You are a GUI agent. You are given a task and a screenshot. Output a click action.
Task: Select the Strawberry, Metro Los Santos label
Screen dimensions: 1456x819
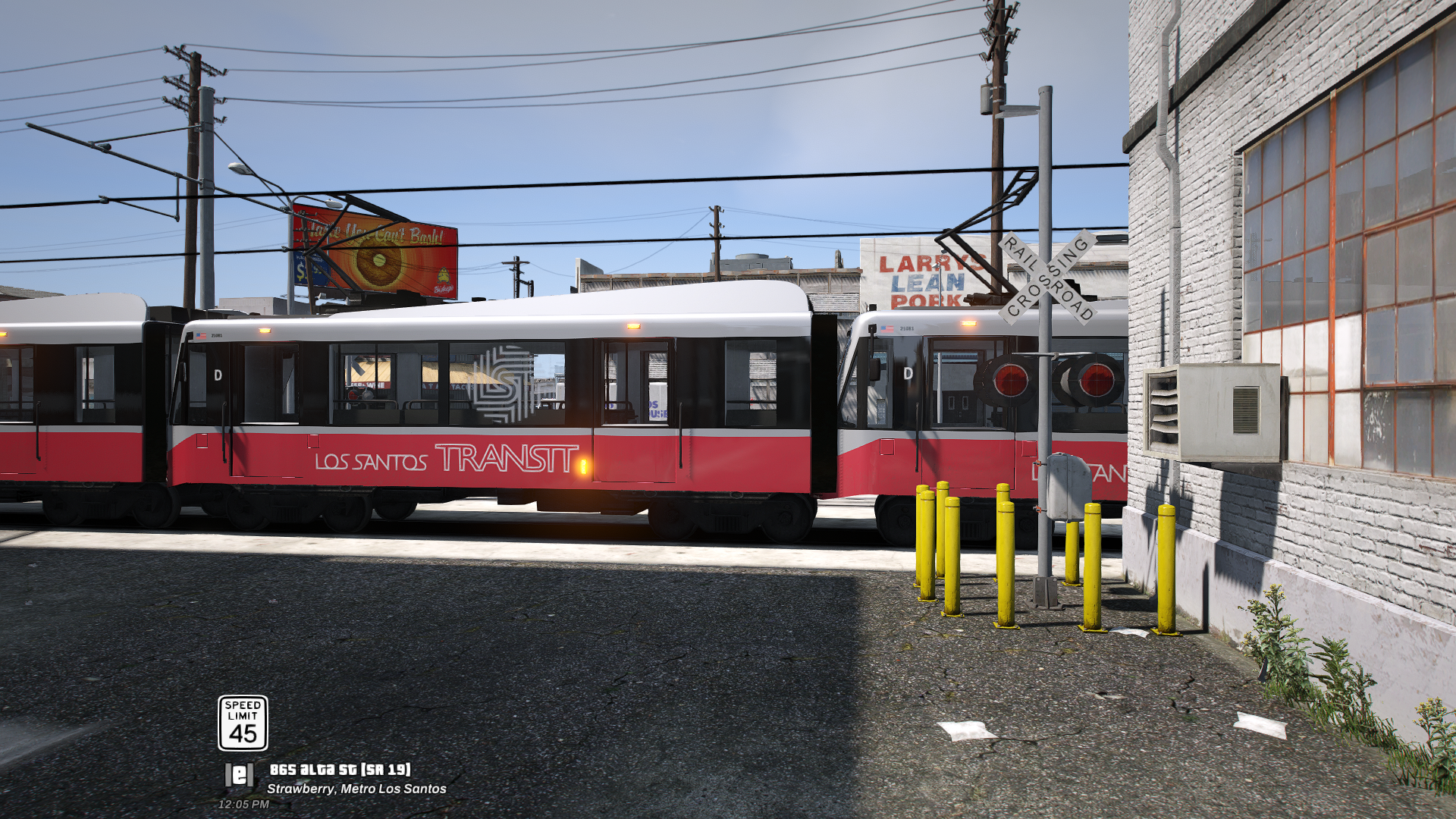click(358, 788)
